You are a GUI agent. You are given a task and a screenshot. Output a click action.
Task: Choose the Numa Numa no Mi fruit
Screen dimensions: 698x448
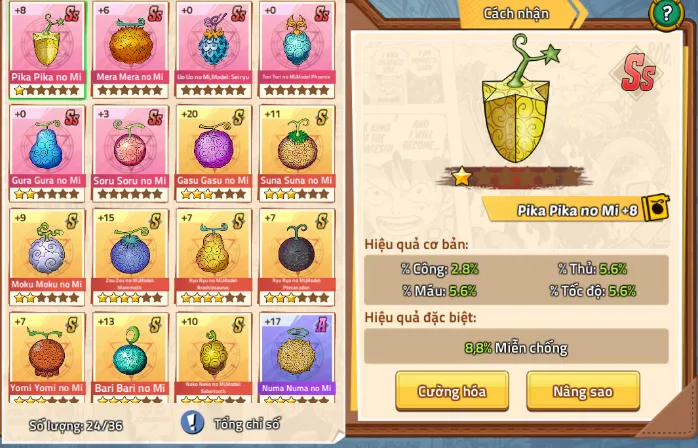296,356
